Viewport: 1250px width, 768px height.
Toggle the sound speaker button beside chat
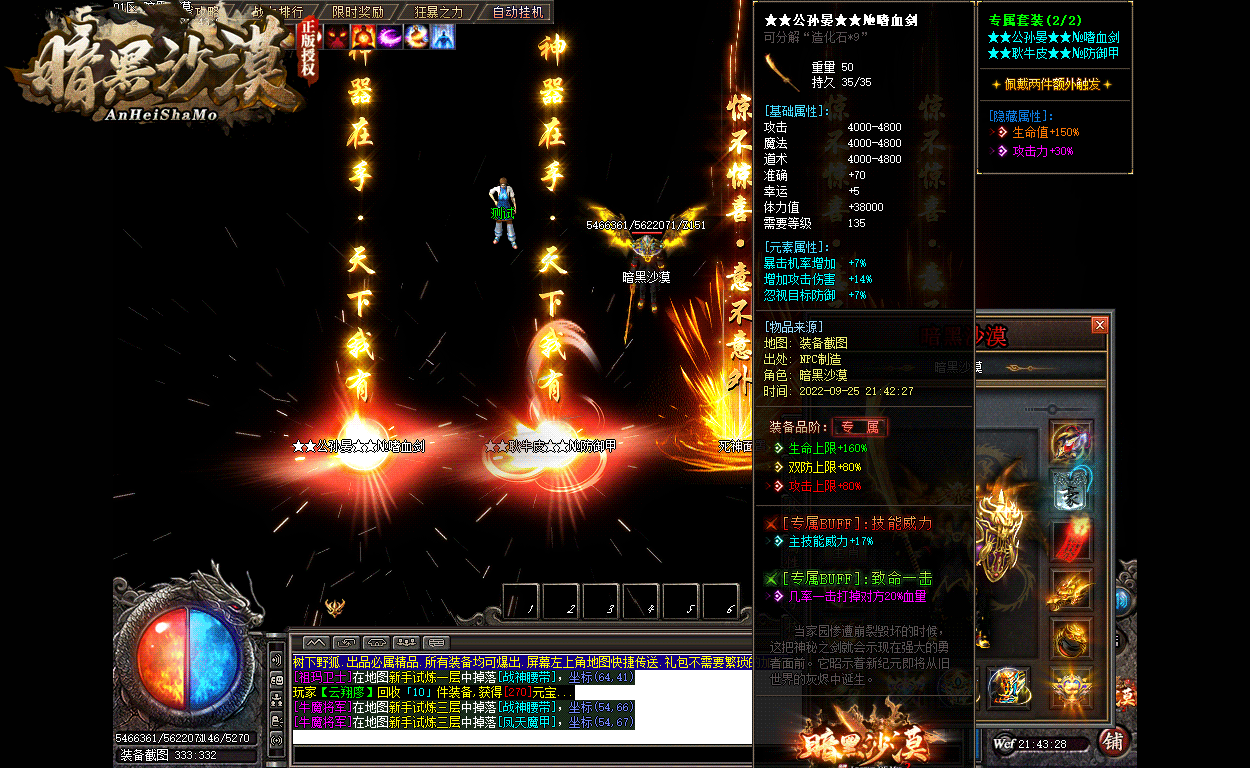coord(276,660)
